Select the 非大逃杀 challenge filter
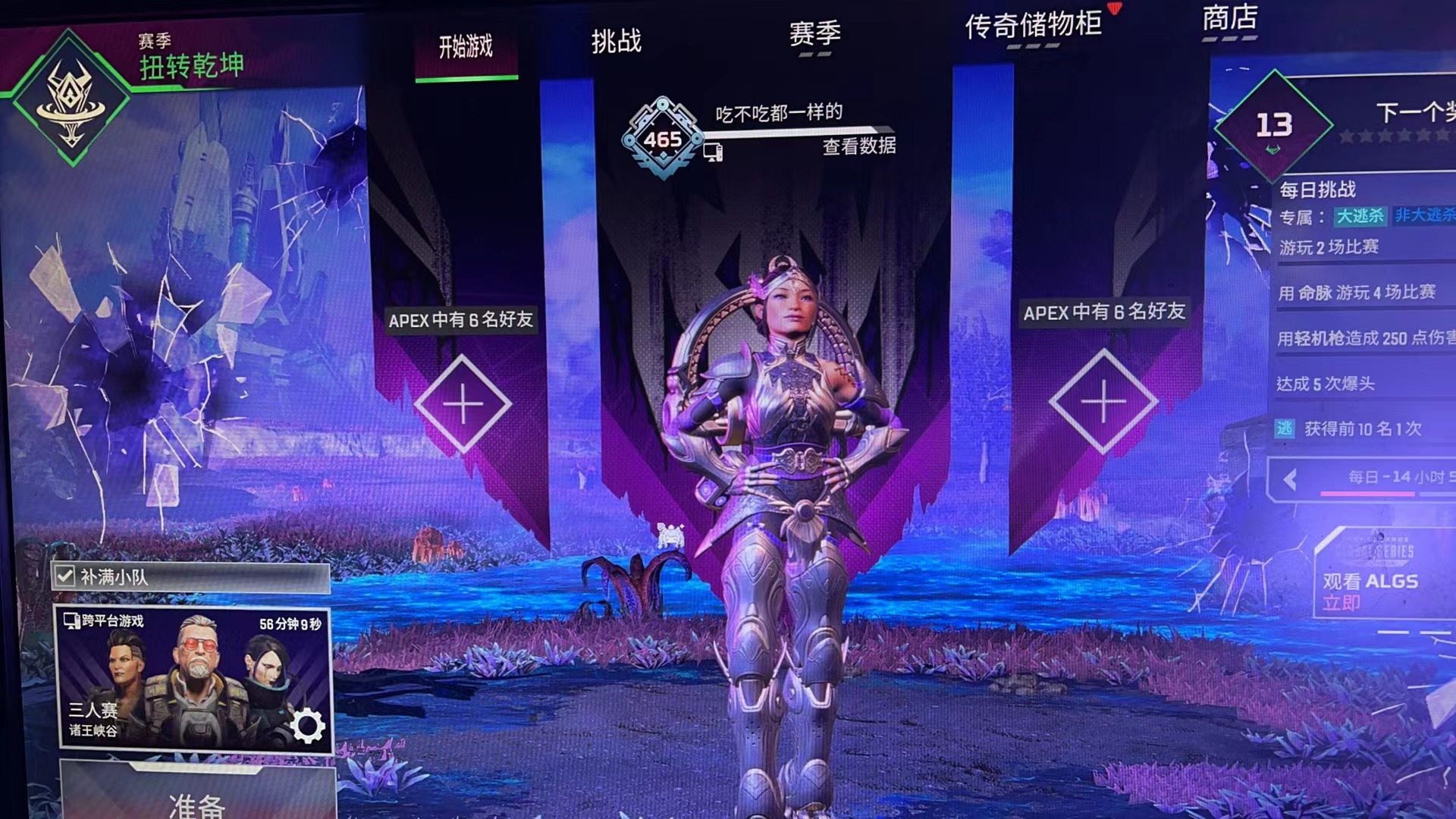1456x819 pixels. click(x=1425, y=215)
